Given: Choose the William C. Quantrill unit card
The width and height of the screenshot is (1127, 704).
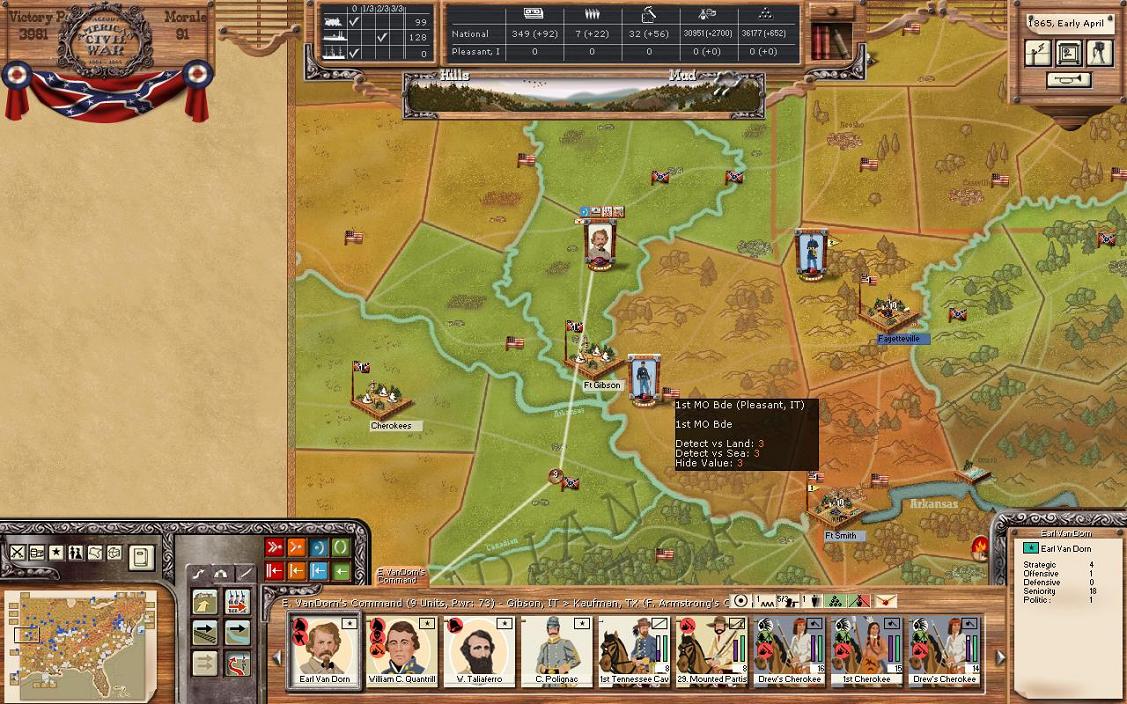Looking at the screenshot, I should [401, 651].
